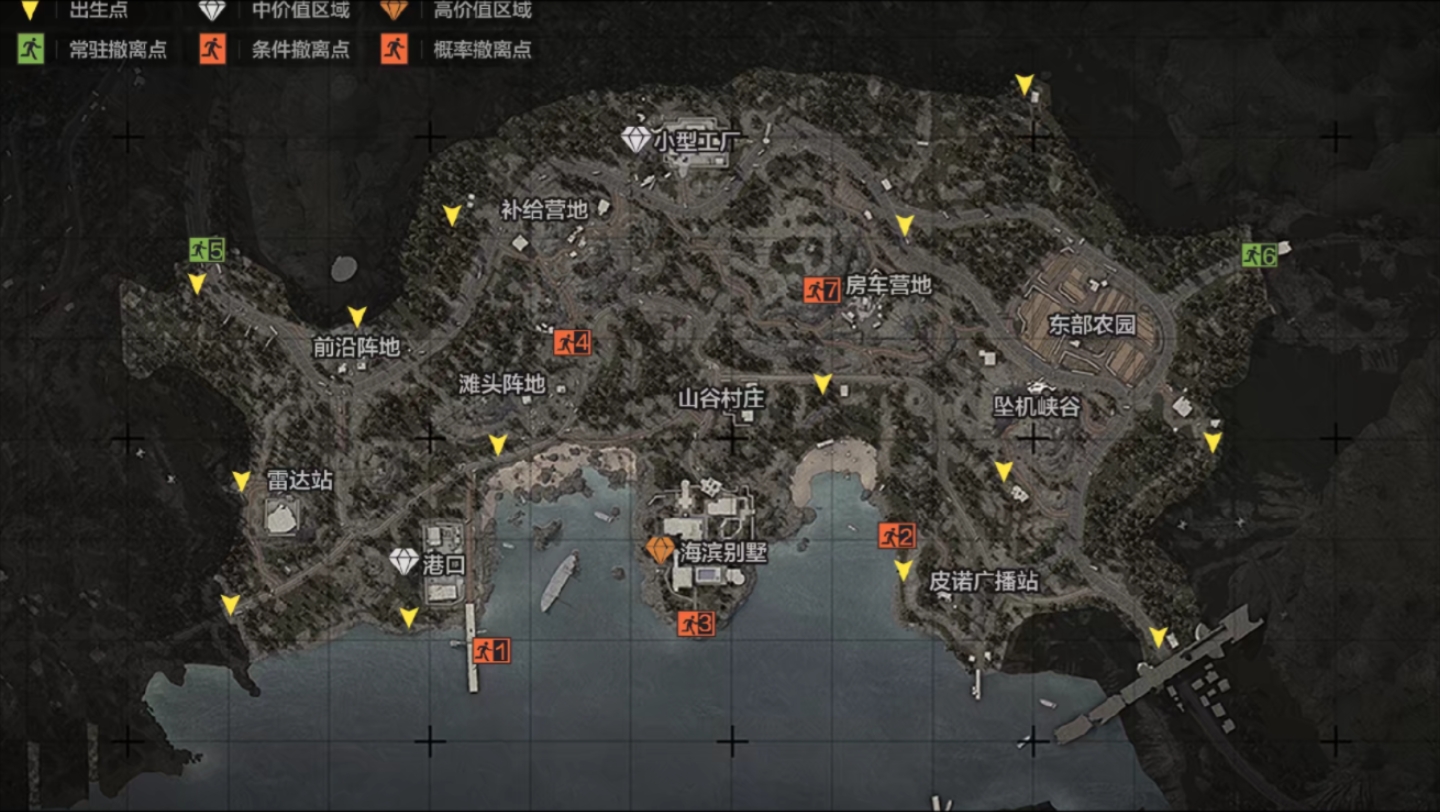
Task: Click the orange diamond icon at 海滨别墅
Action: (x=662, y=548)
